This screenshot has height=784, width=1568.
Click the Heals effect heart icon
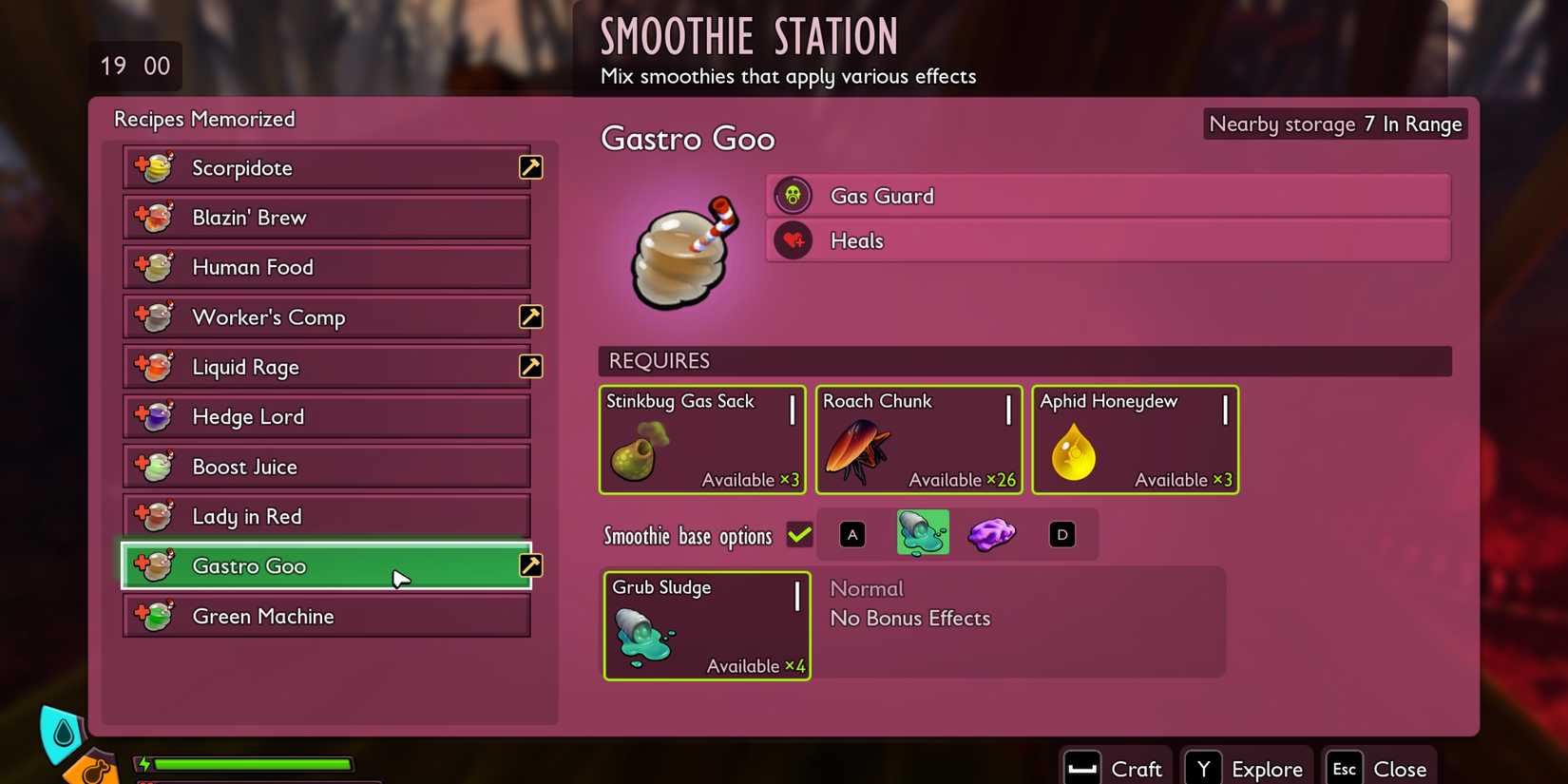tap(794, 239)
